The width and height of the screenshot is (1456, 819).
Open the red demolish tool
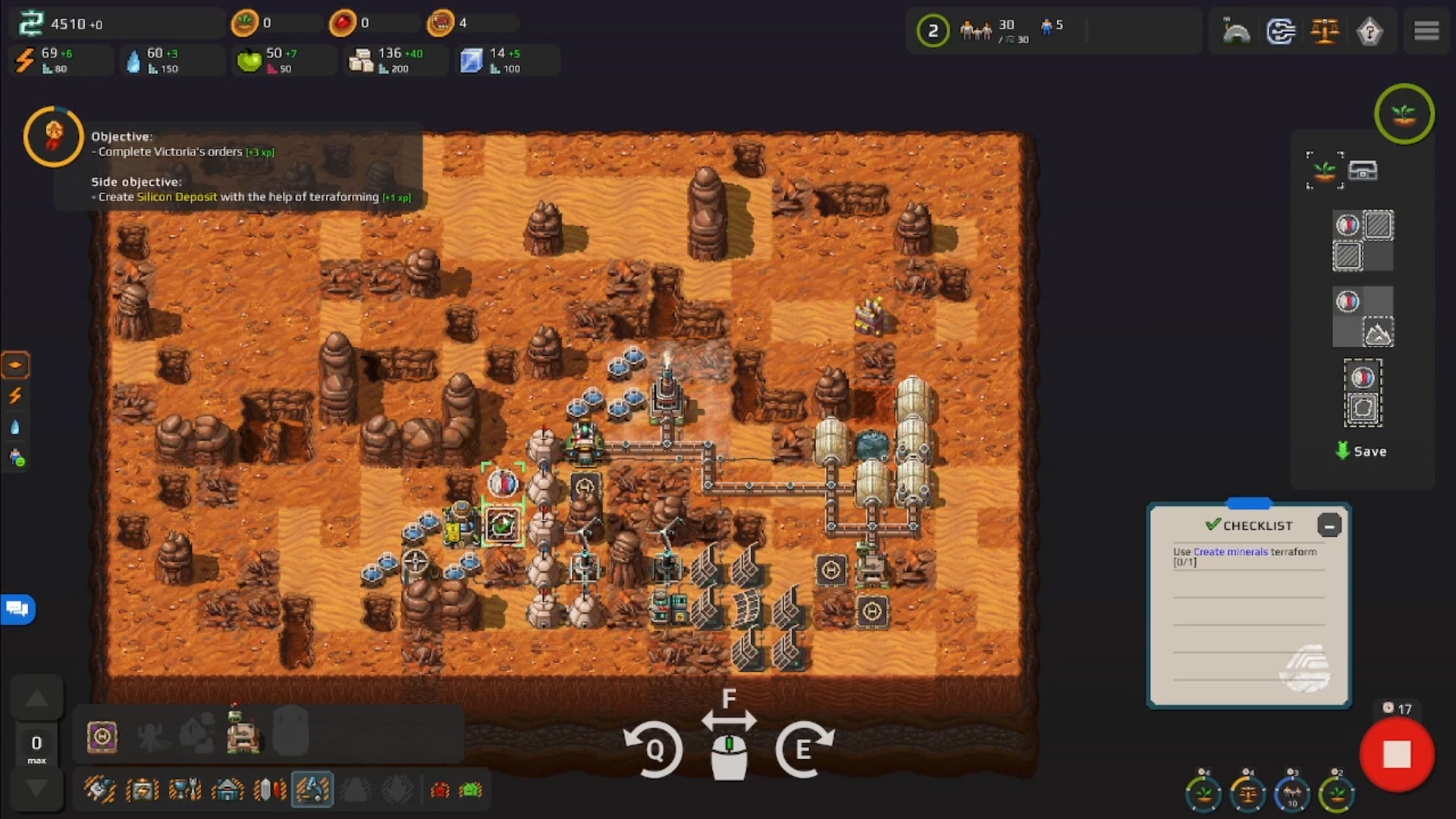[440, 790]
